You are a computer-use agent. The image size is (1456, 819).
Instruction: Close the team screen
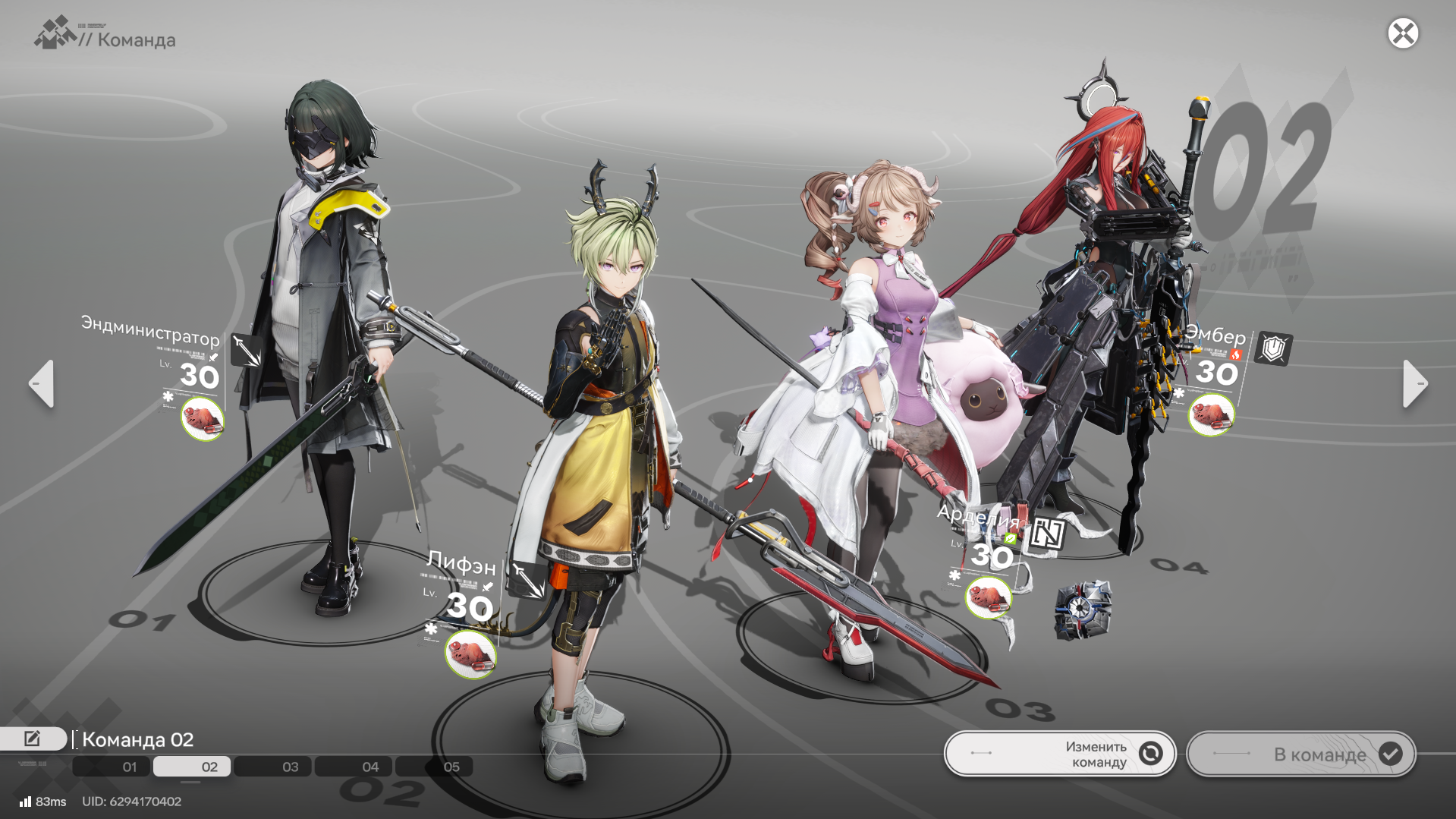pyautogui.click(x=1403, y=33)
